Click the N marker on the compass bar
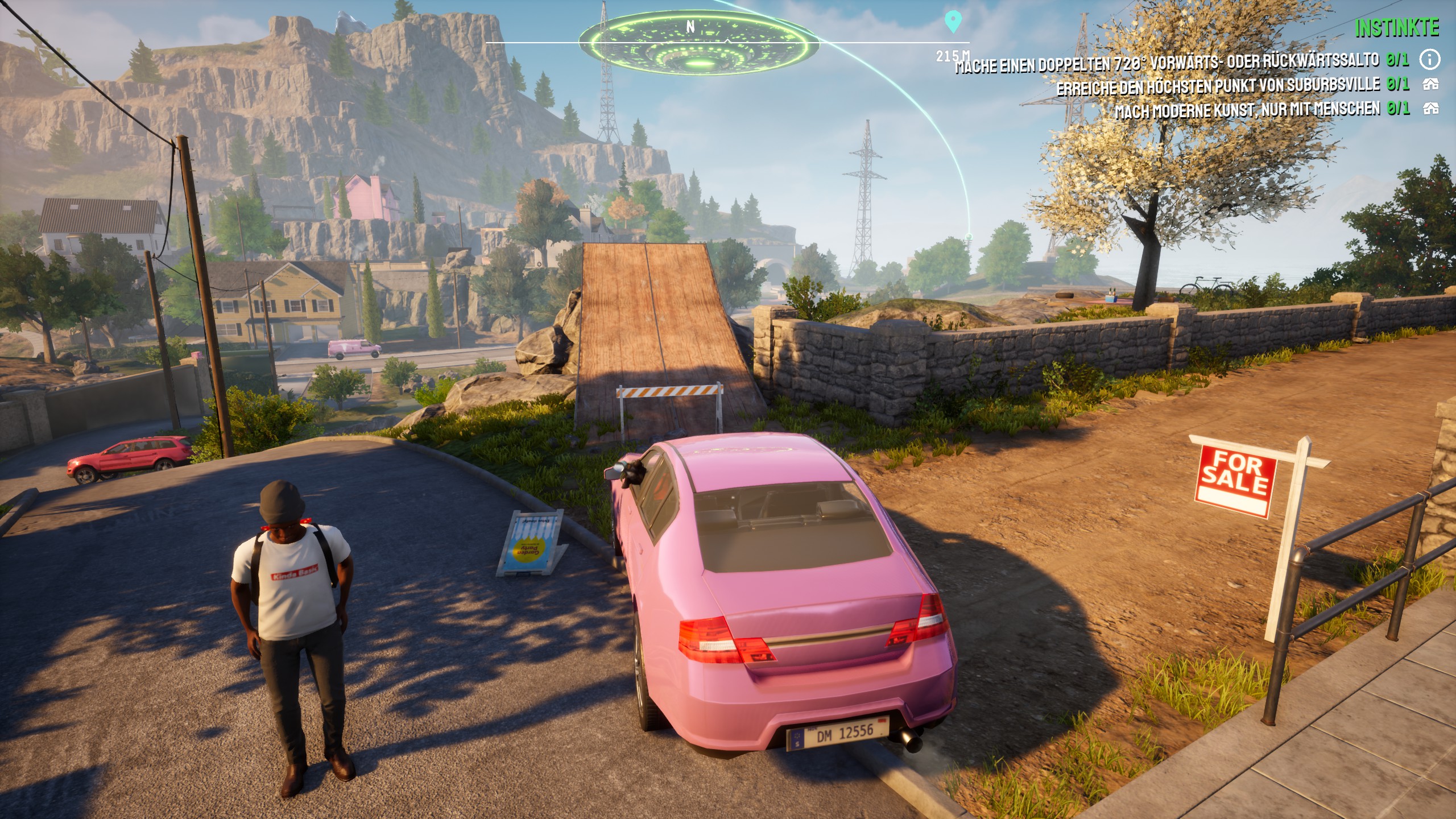 click(x=690, y=27)
